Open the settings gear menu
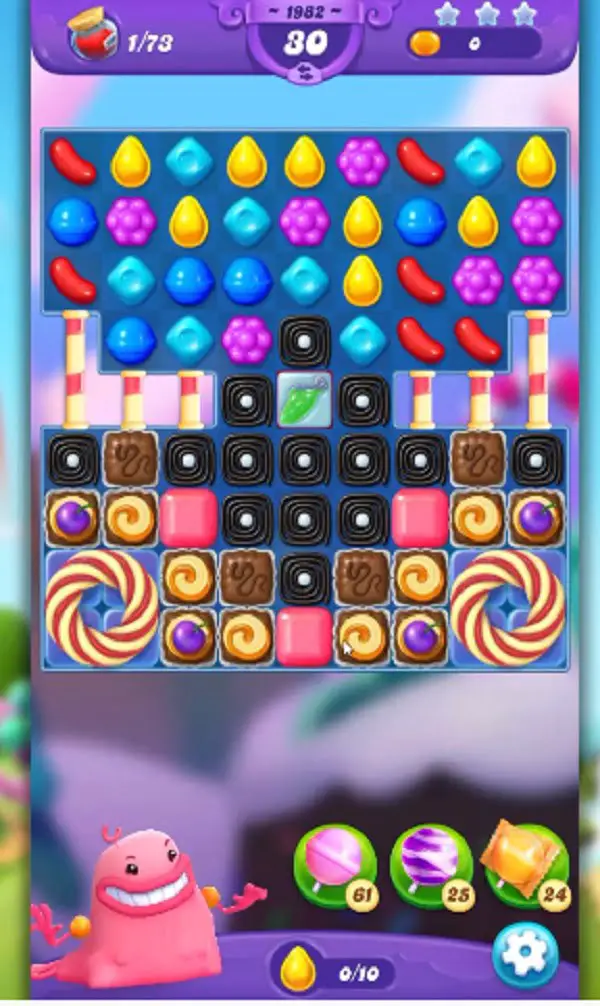 [526, 957]
